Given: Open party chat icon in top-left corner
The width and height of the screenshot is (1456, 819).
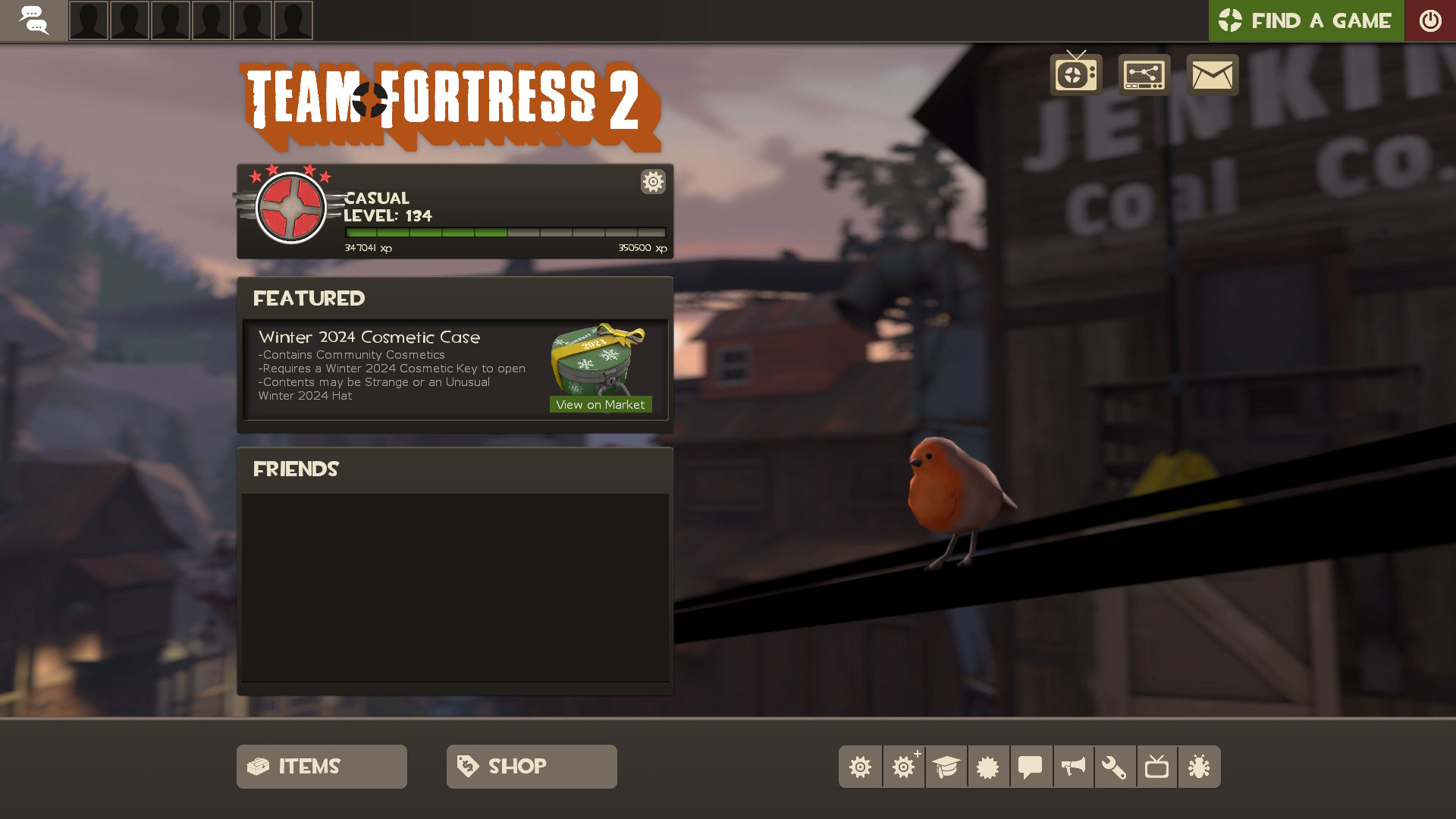Looking at the screenshot, I should tap(35, 20).
